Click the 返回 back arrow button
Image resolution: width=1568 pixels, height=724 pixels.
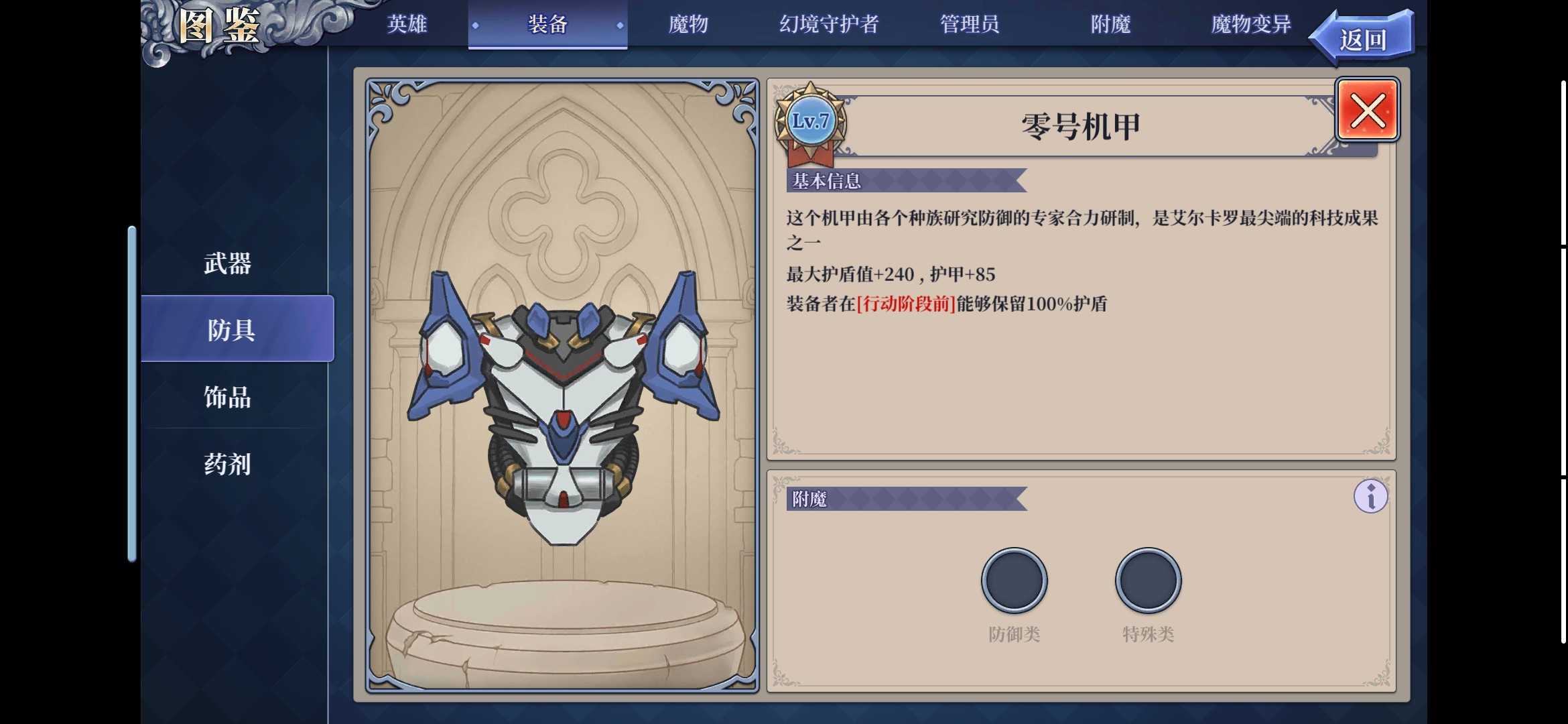click(1362, 37)
